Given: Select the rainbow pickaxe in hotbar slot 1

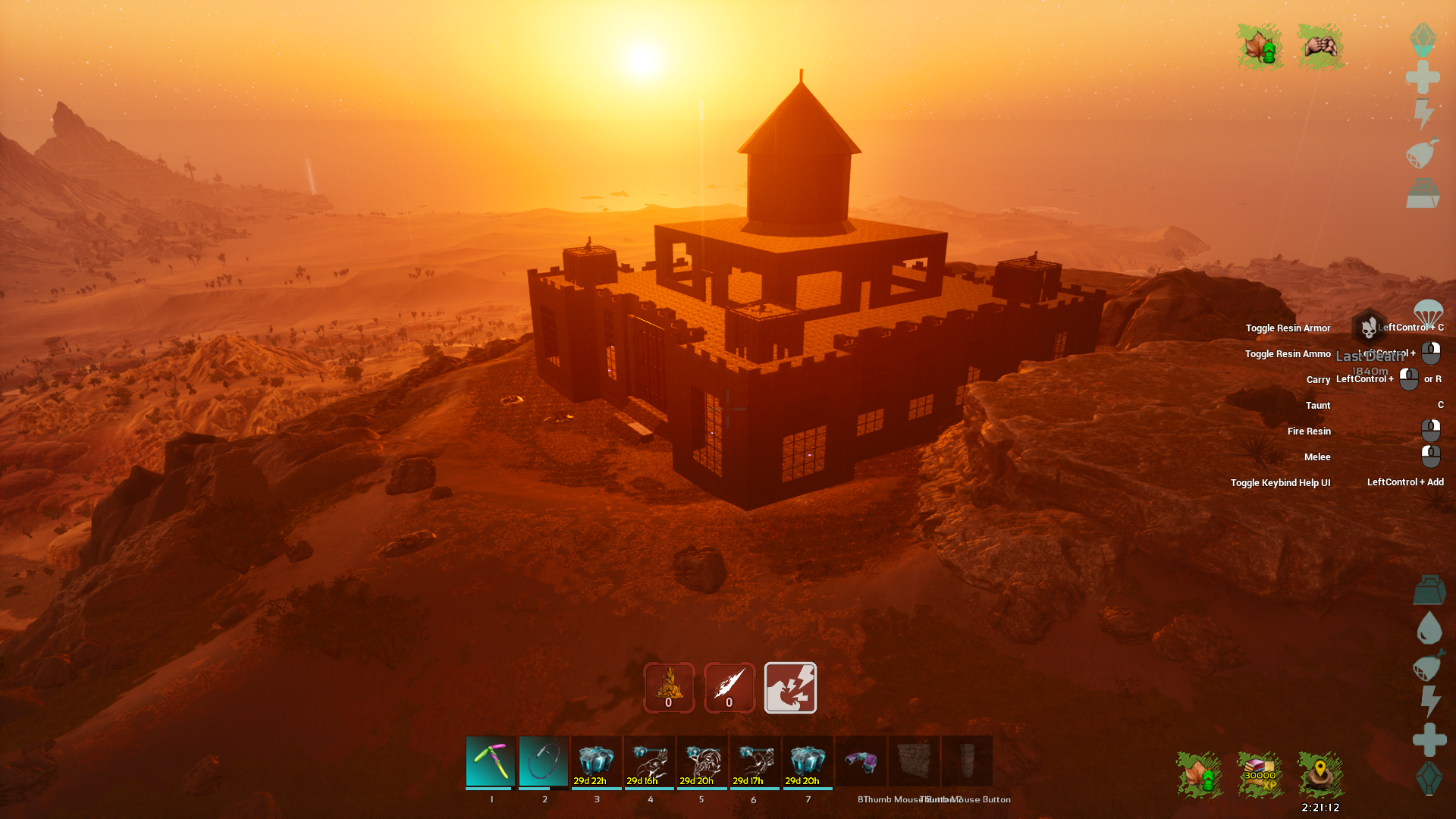Looking at the screenshot, I should 491,761.
